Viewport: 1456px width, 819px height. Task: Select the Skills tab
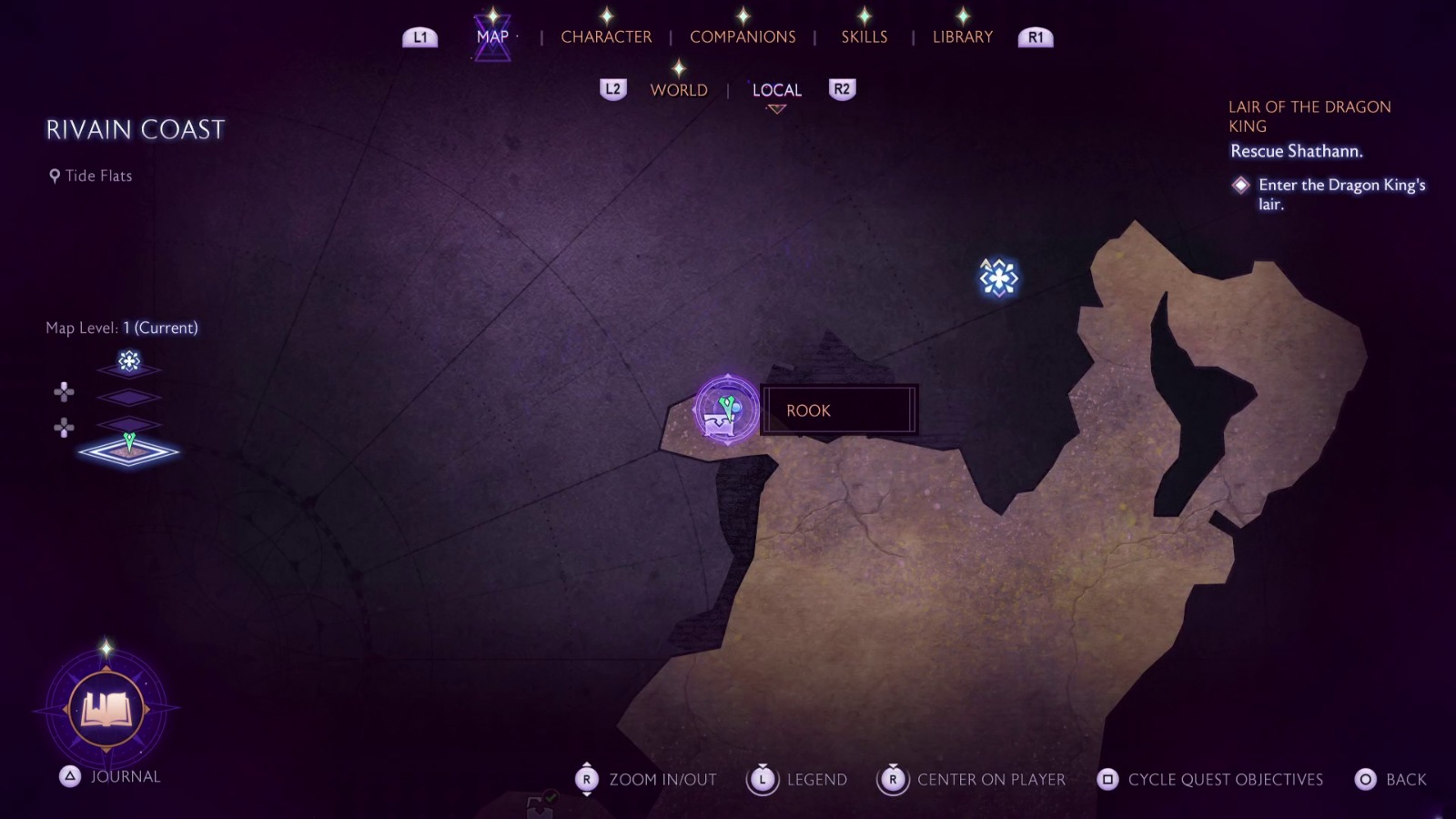(x=864, y=36)
